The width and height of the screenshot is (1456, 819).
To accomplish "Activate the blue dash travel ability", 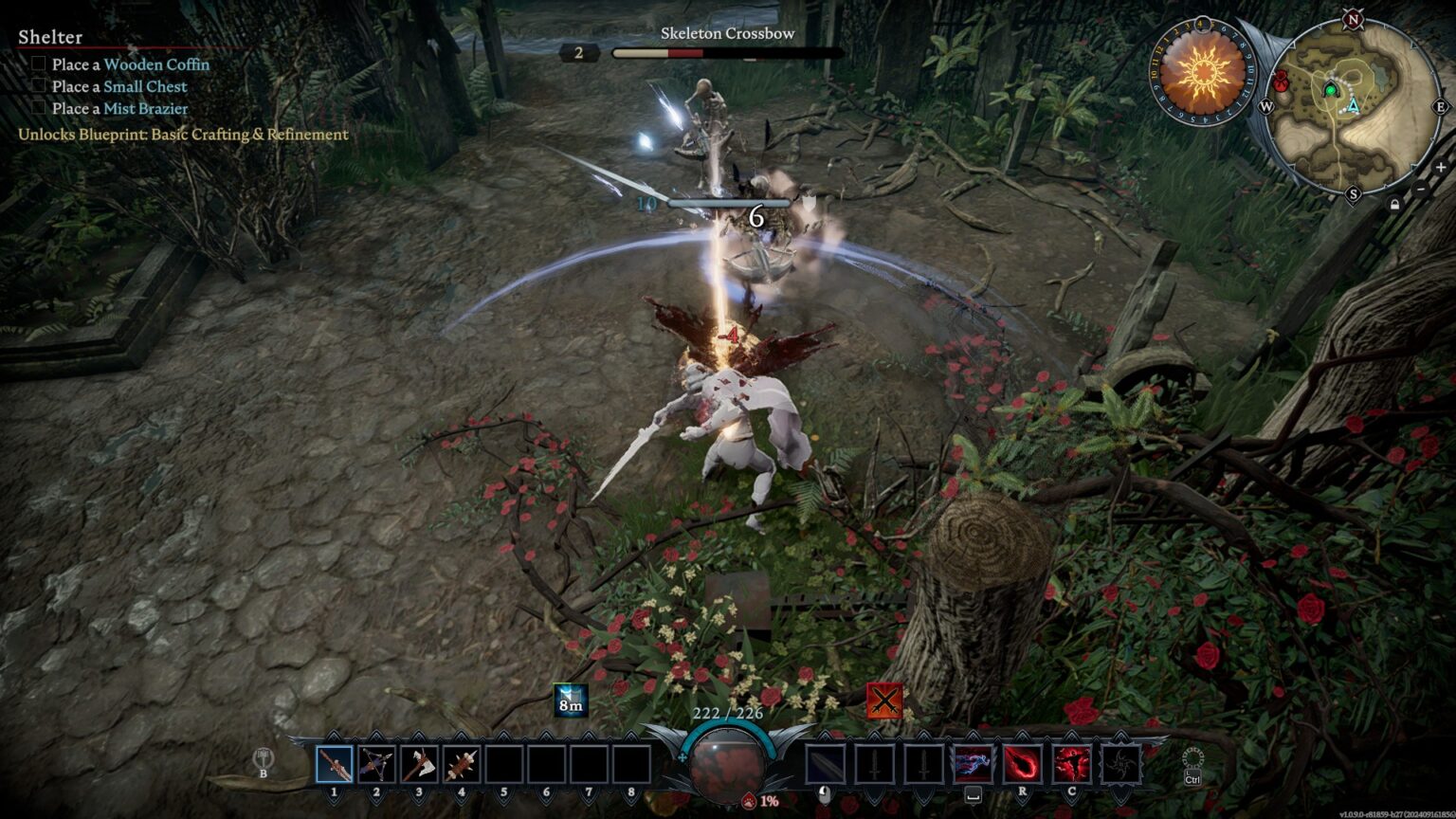I will (x=973, y=764).
